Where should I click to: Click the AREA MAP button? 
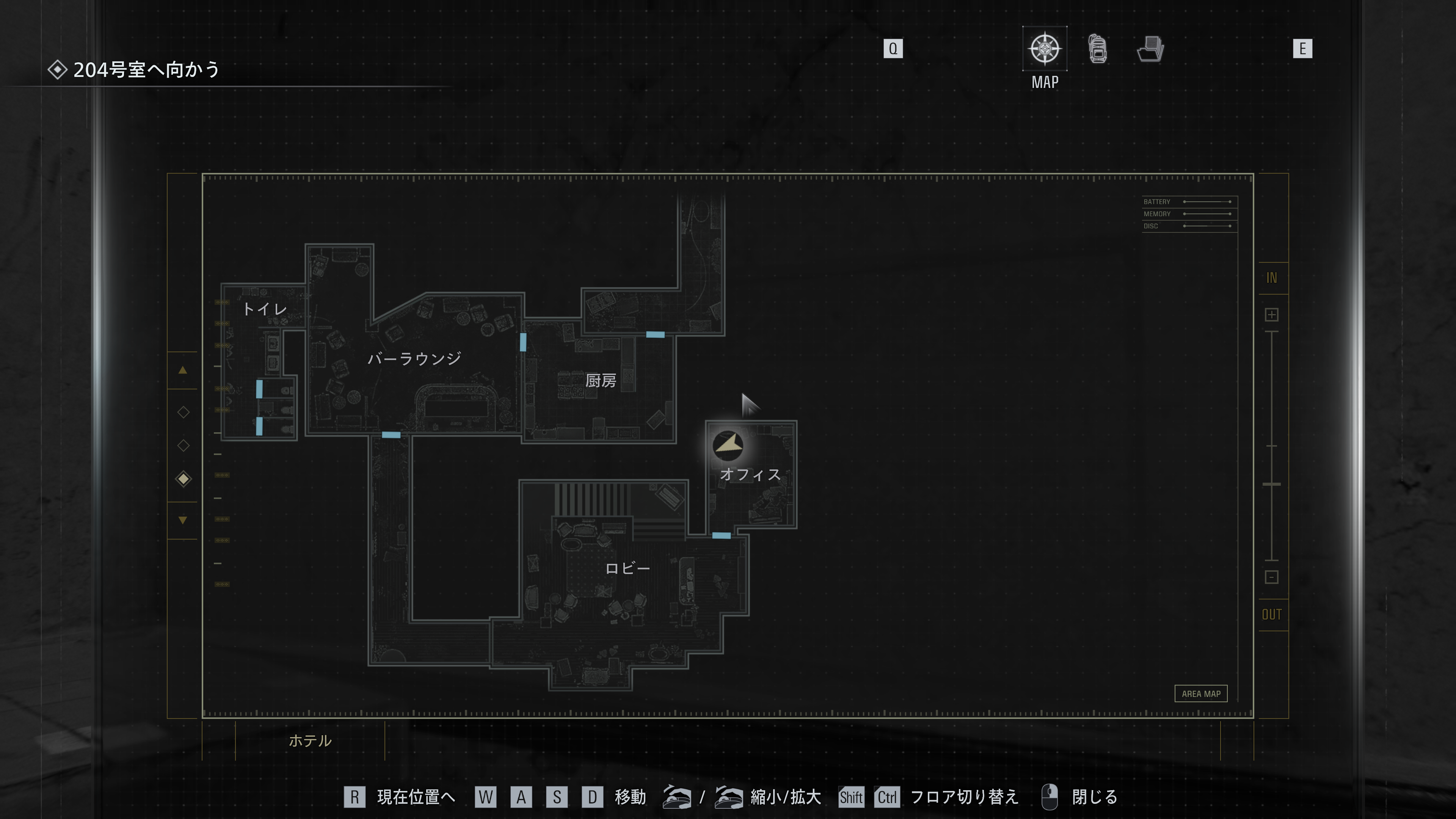coord(1200,693)
